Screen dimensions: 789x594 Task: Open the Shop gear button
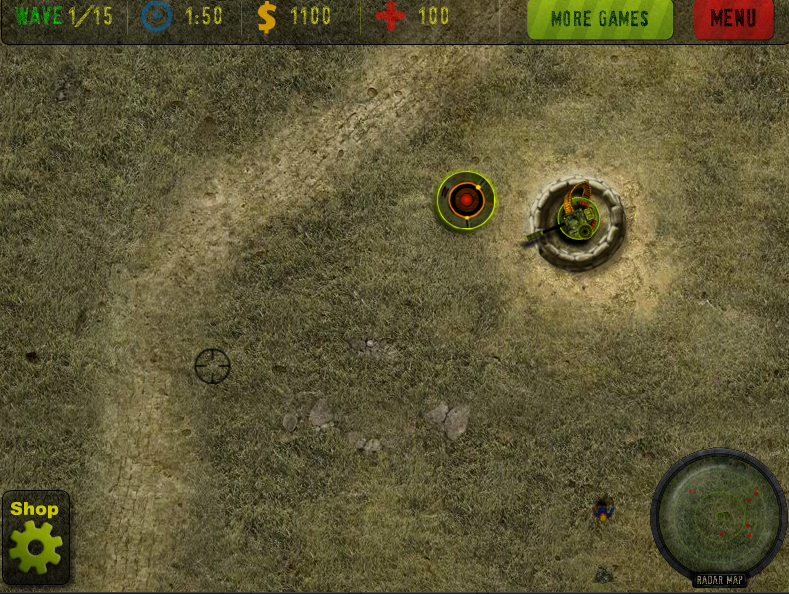36,538
